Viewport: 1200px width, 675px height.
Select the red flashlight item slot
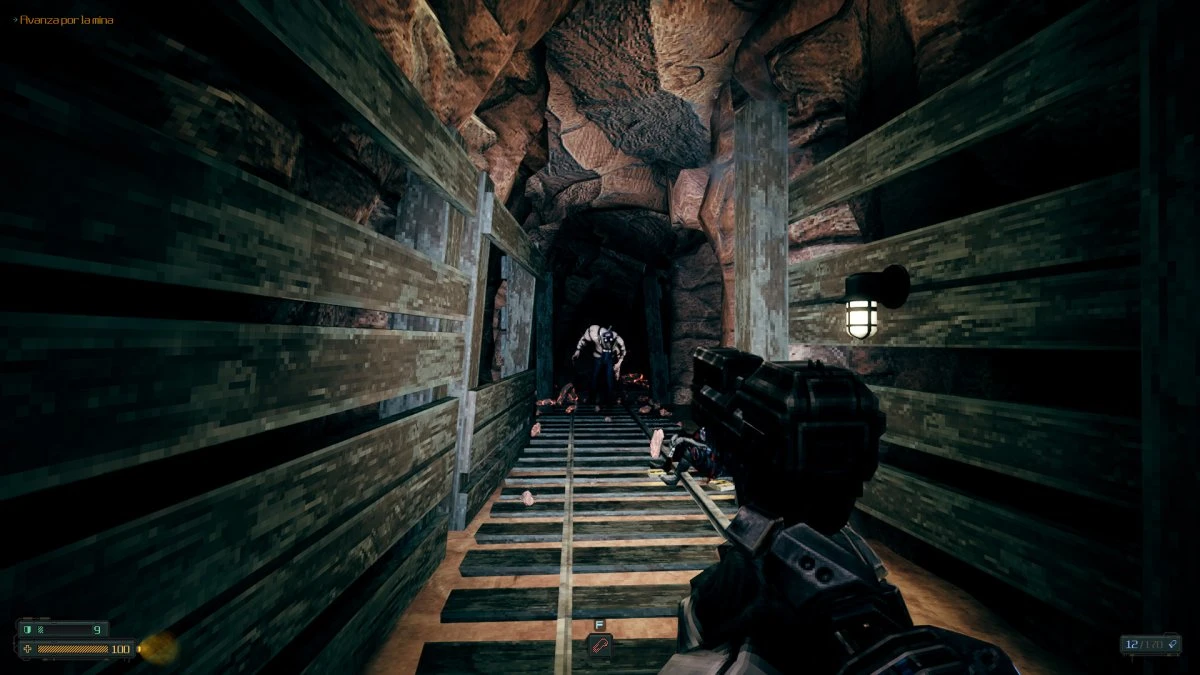[x=599, y=645]
